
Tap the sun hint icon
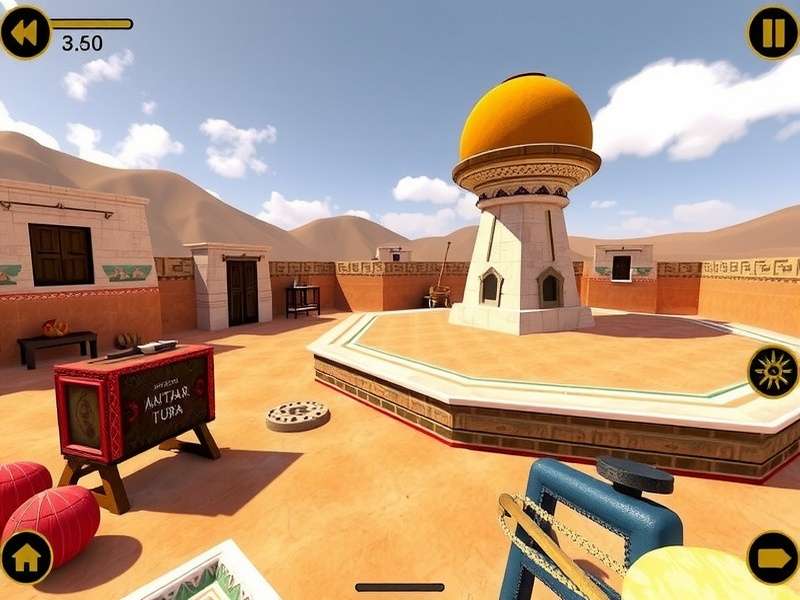tap(773, 372)
